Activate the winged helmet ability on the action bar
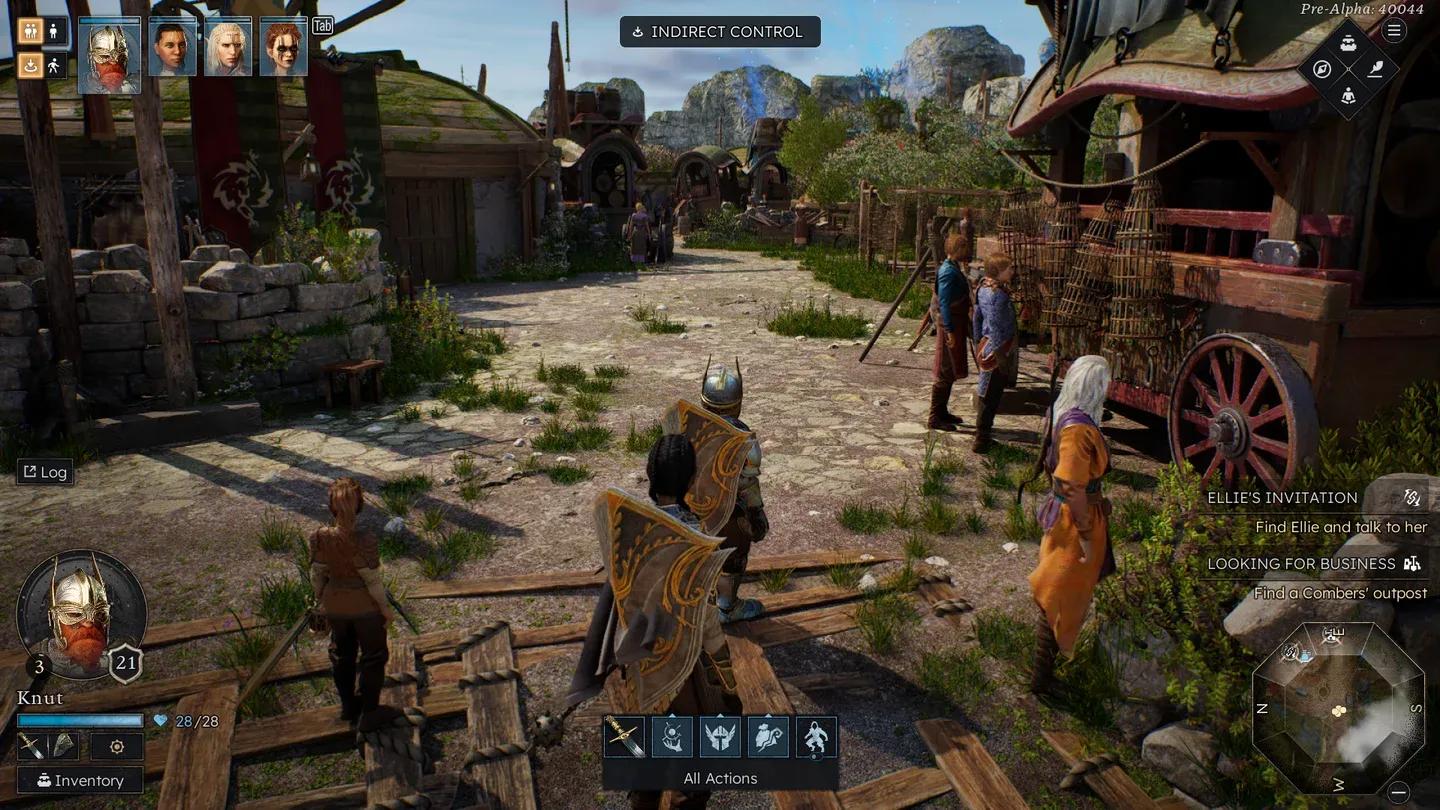Image resolution: width=1440 pixels, height=810 pixels. click(x=720, y=736)
